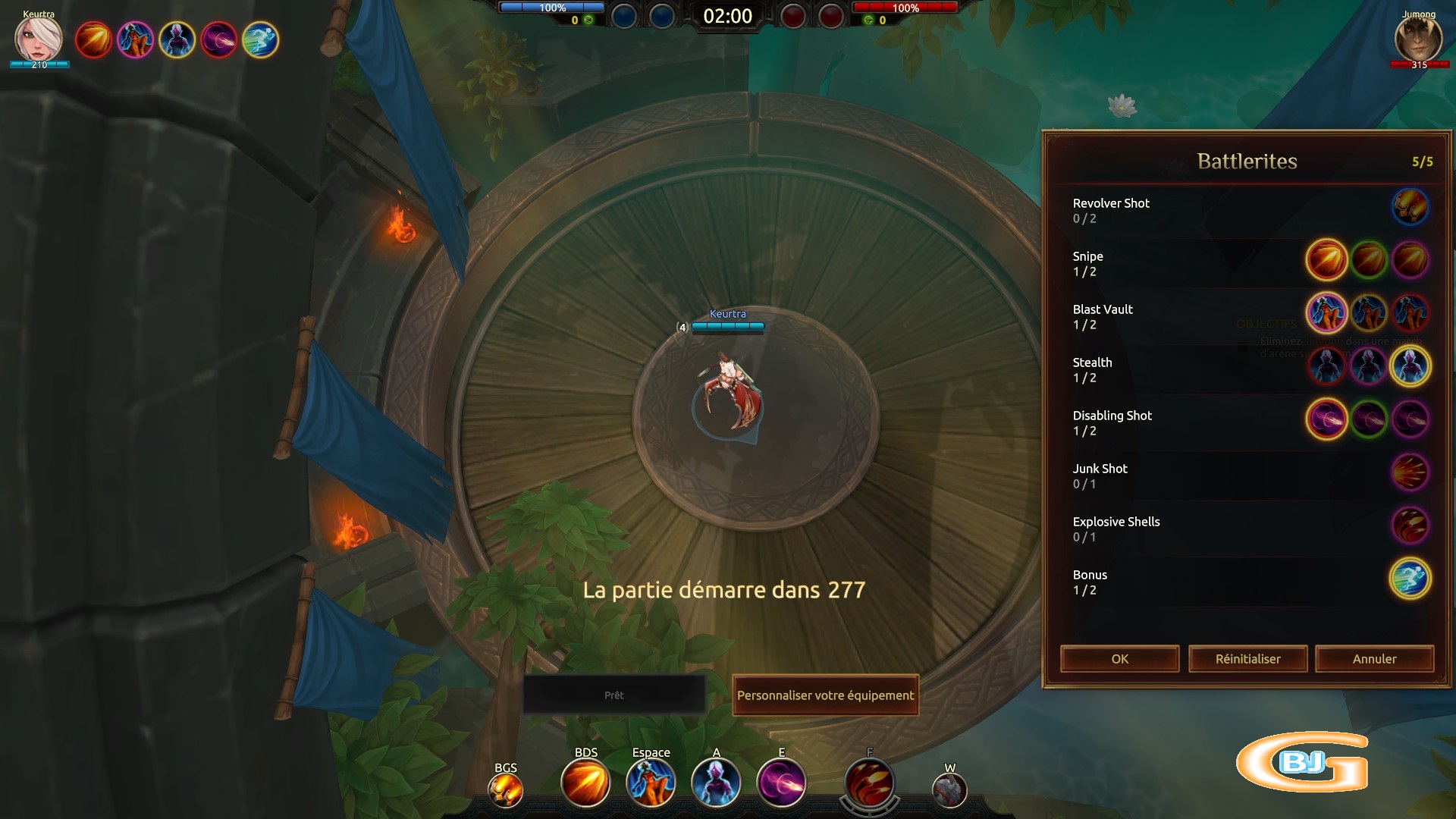Choose the Junk Shot battlerite icon
Screen dimensions: 1456x819
coord(1410,472)
